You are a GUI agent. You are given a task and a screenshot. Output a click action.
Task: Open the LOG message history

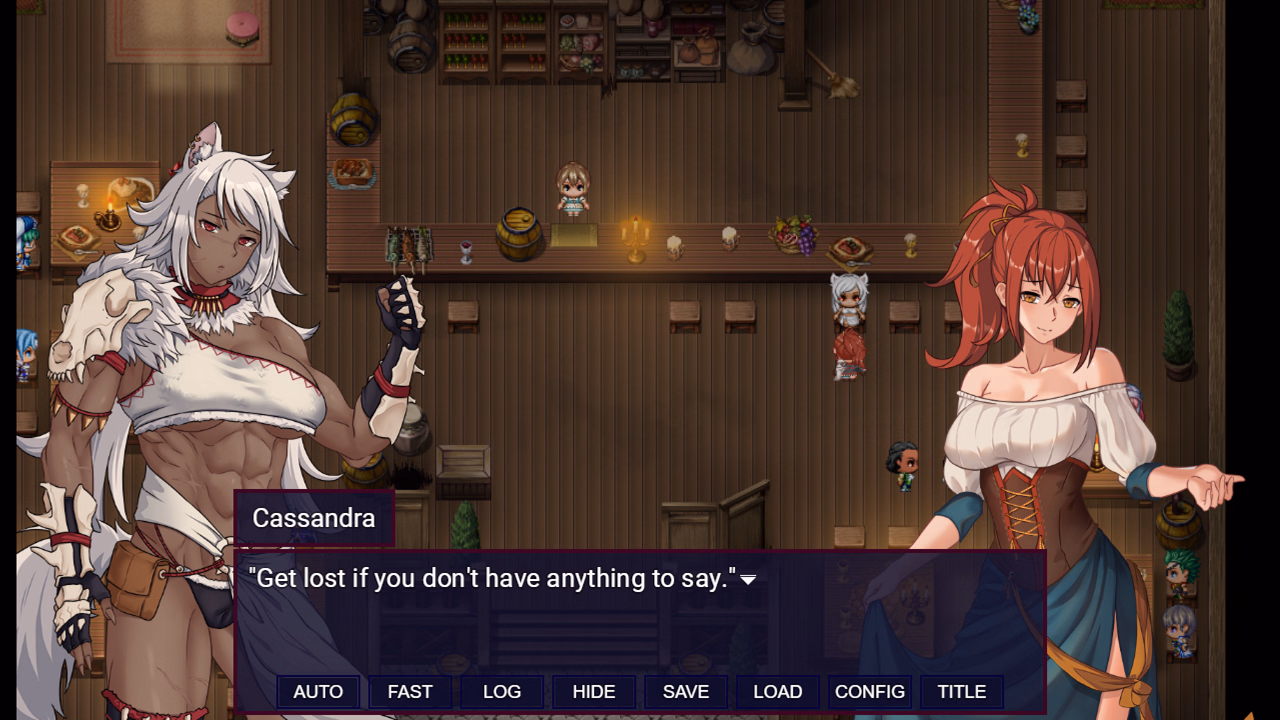[x=502, y=691]
